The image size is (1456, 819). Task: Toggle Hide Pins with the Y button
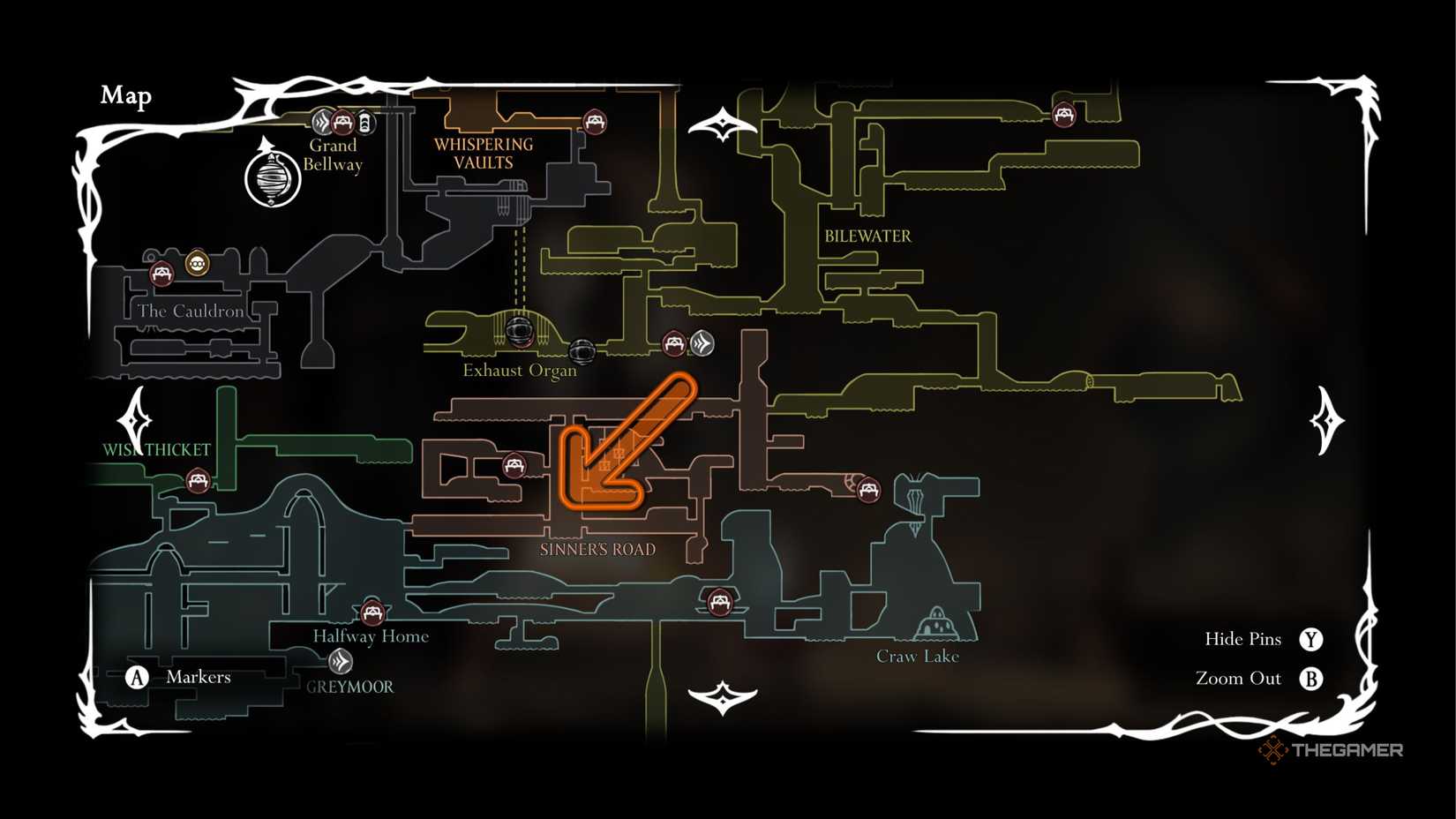1312,638
